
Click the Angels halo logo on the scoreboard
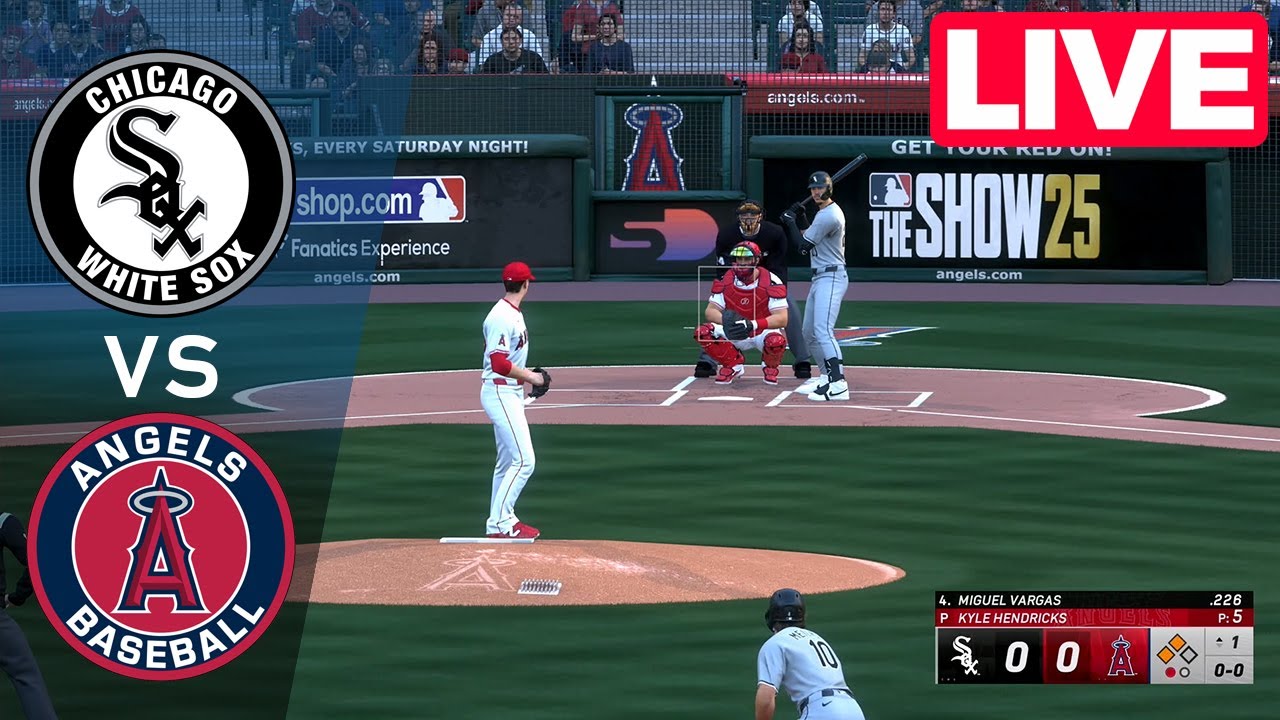click(1120, 657)
